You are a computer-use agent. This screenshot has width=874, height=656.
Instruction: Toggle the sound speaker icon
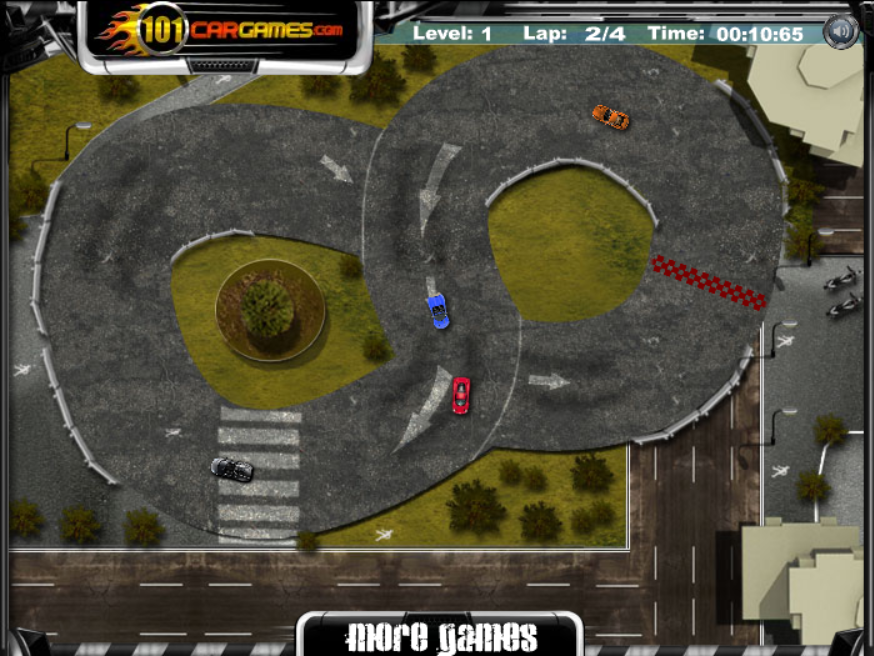(x=840, y=32)
